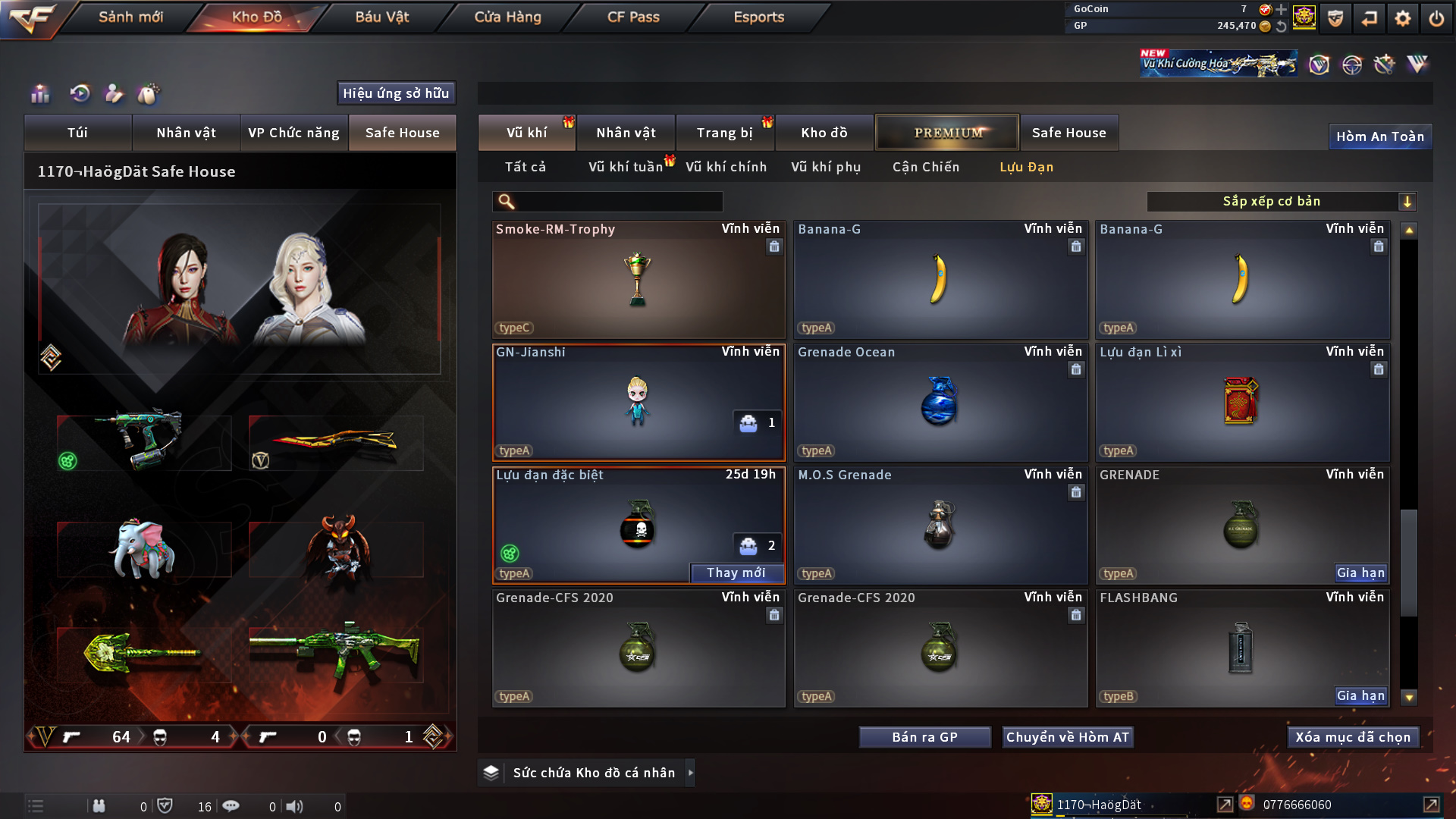Image resolution: width=1456 pixels, height=819 pixels.
Task: Click the item search field
Action: click(x=618, y=202)
